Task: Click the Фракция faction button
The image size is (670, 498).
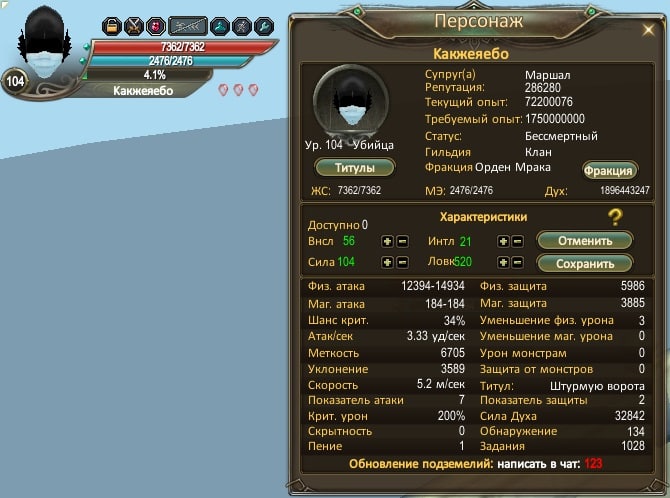Action: pyautogui.click(x=608, y=170)
